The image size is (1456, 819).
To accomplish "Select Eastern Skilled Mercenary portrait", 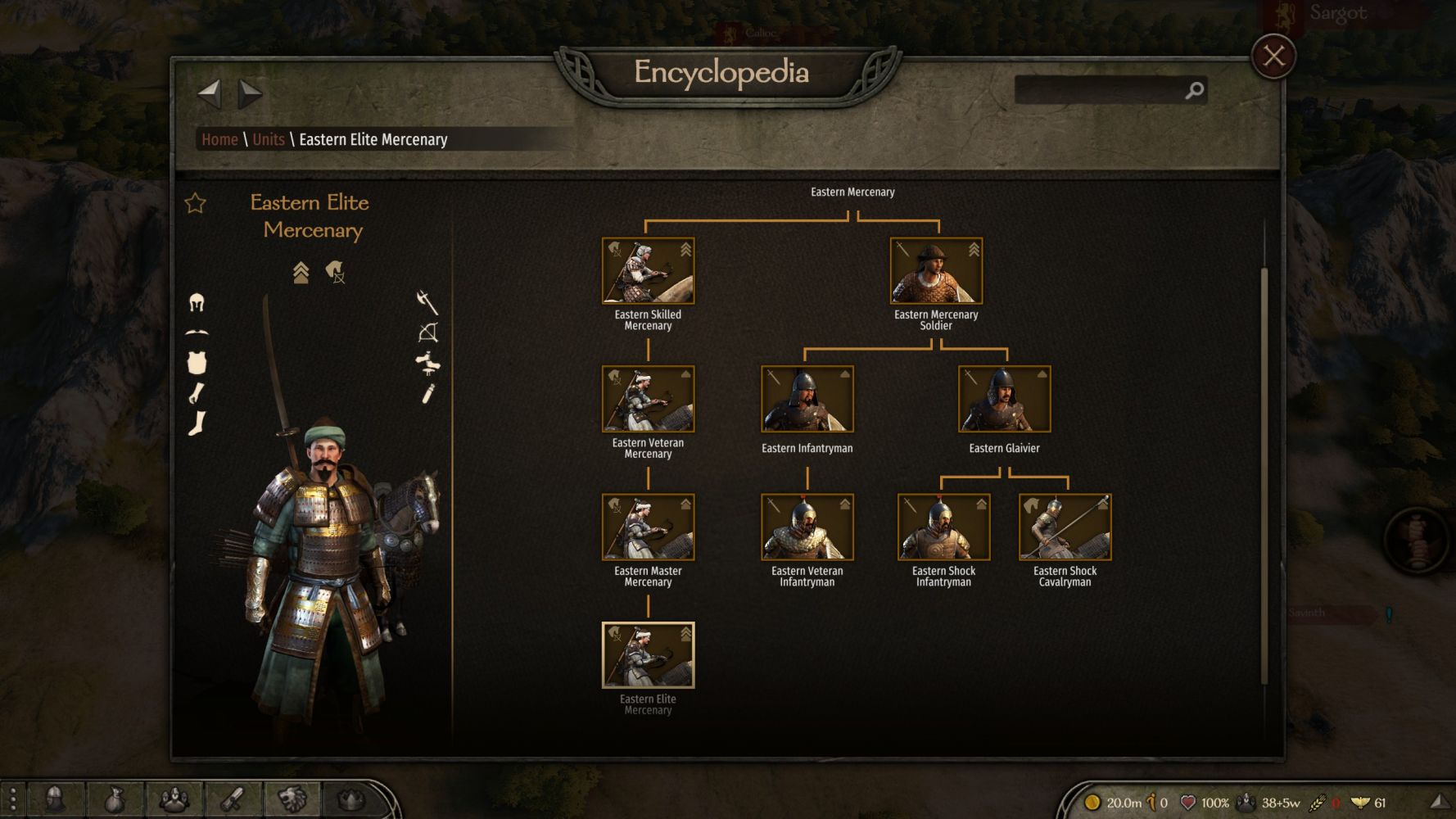I will 648,271.
